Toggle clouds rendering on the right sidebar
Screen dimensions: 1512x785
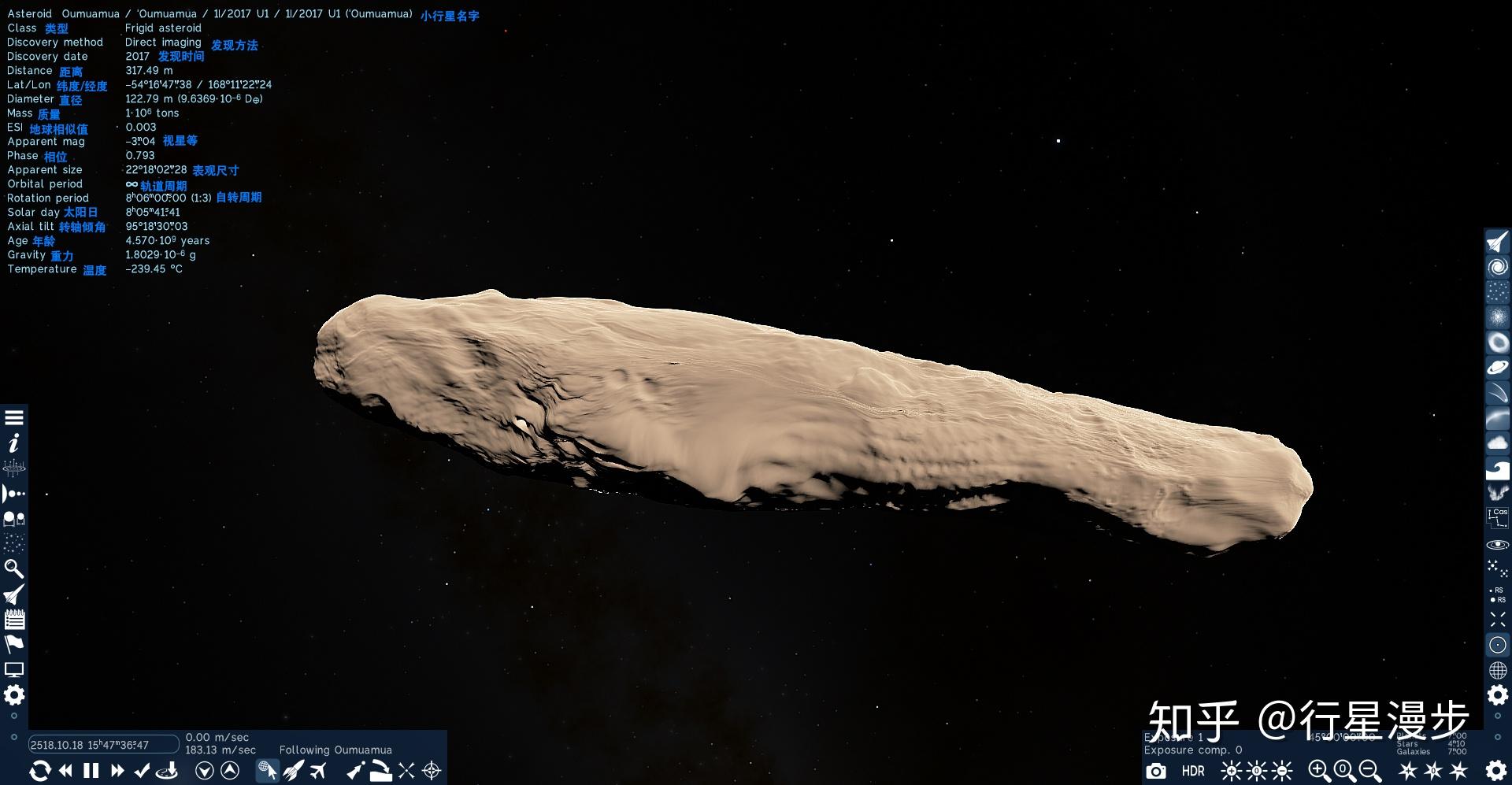tap(1497, 442)
